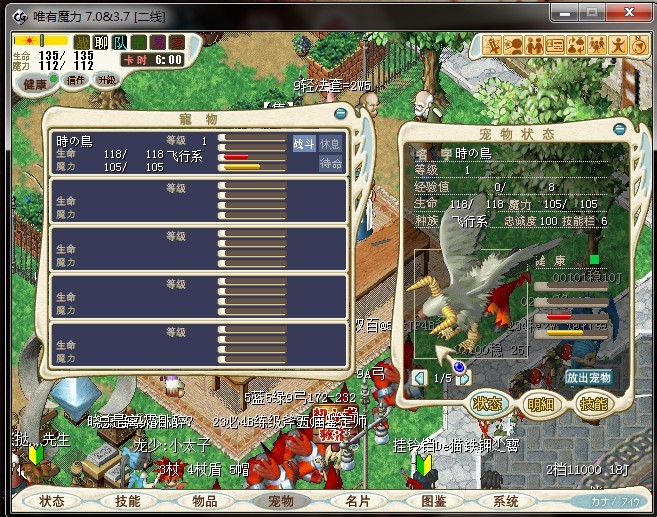Open the 图鉴 album menu

pyautogui.click(x=434, y=501)
